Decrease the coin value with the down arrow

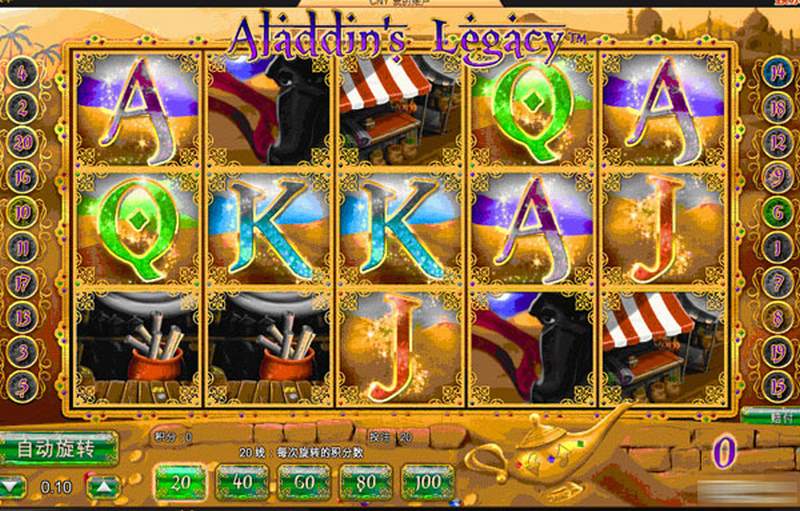14,487
